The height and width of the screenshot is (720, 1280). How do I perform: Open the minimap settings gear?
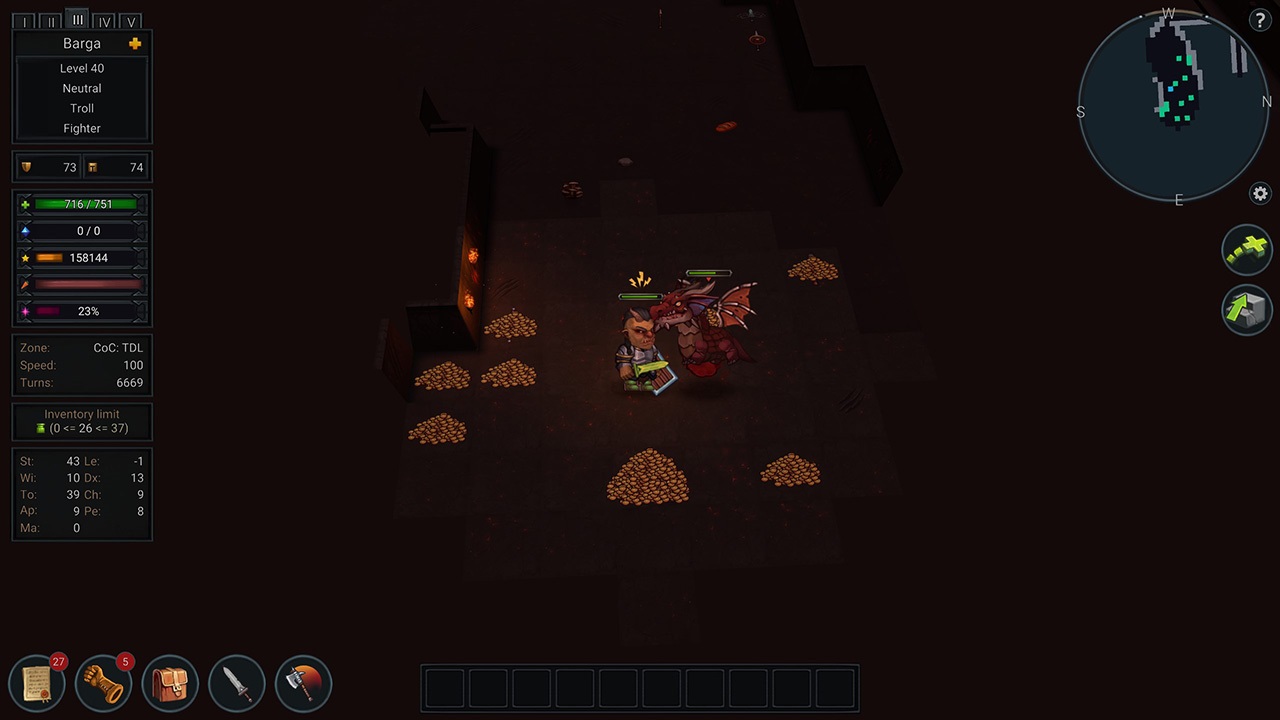coord(1260,195)
